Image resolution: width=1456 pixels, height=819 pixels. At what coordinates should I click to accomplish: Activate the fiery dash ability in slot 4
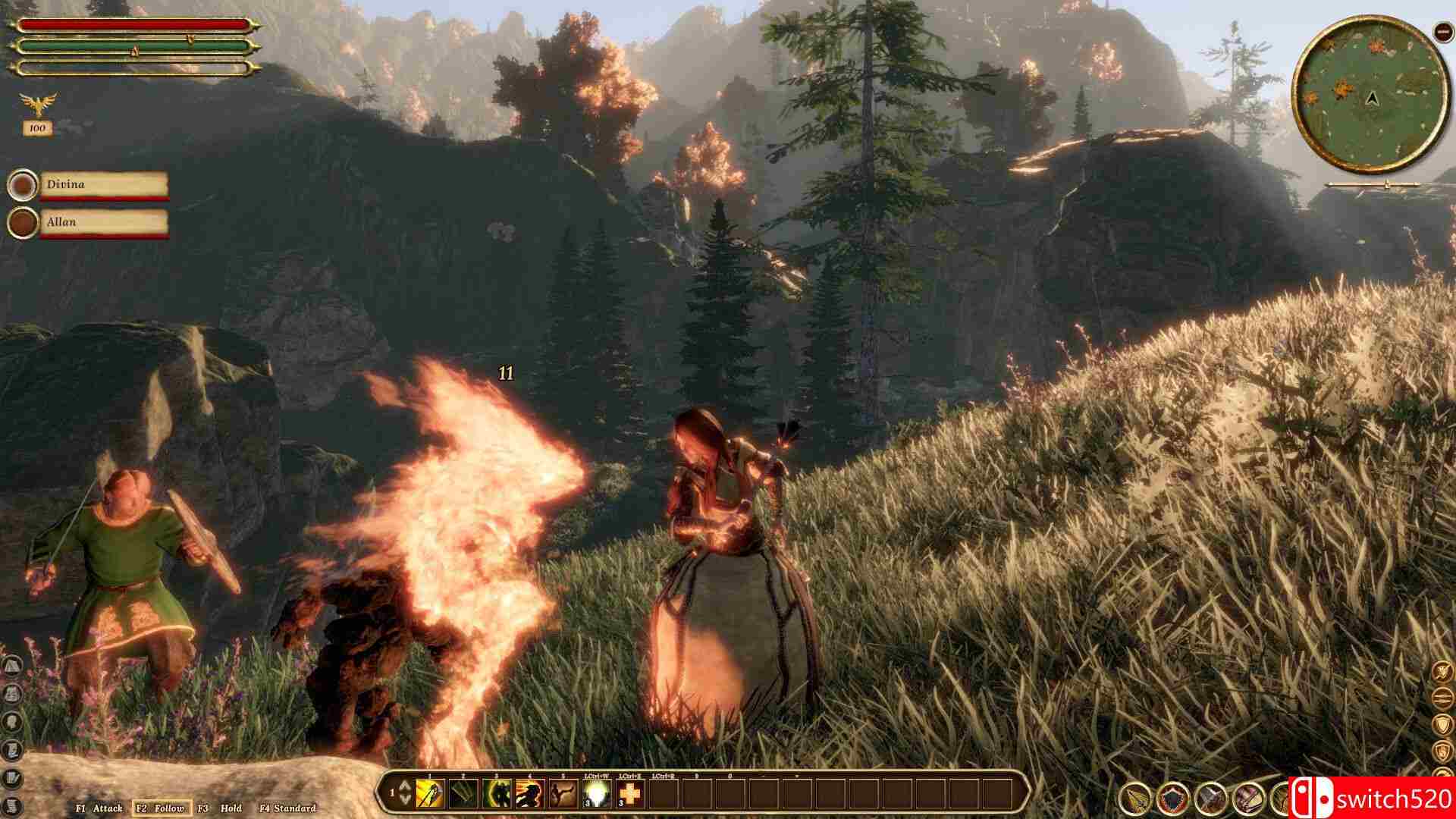(530, 793)
